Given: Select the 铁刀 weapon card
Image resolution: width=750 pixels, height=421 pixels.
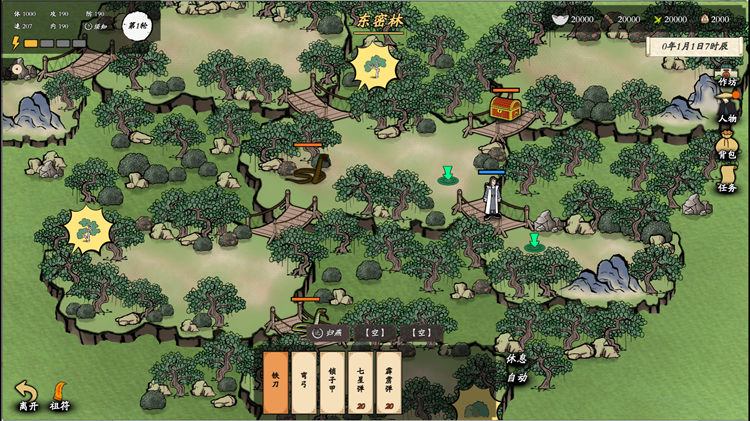Looking at the screenshot, I should (x=276, y=382).
